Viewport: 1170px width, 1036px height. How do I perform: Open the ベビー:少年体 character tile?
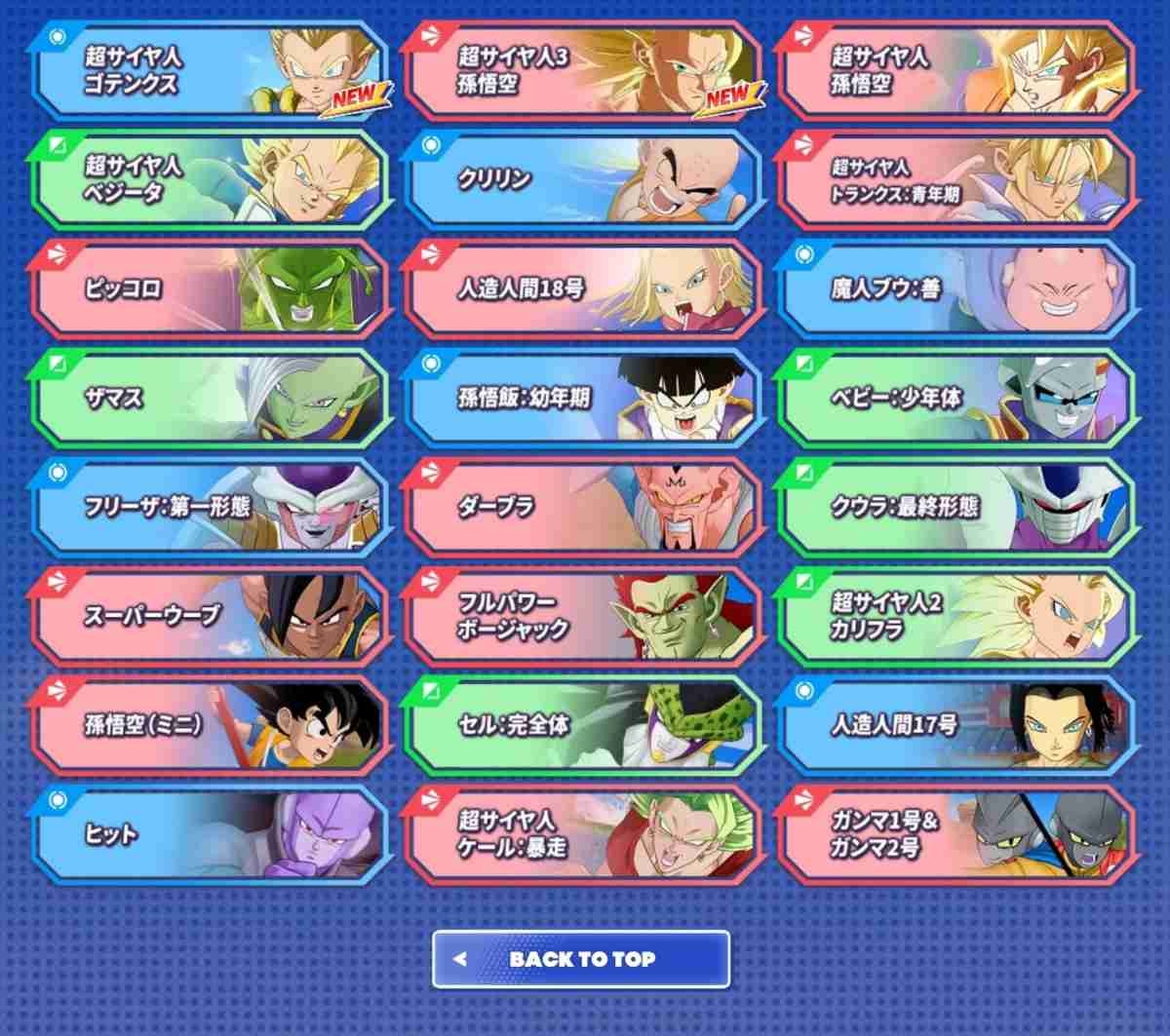click(955, 399)
